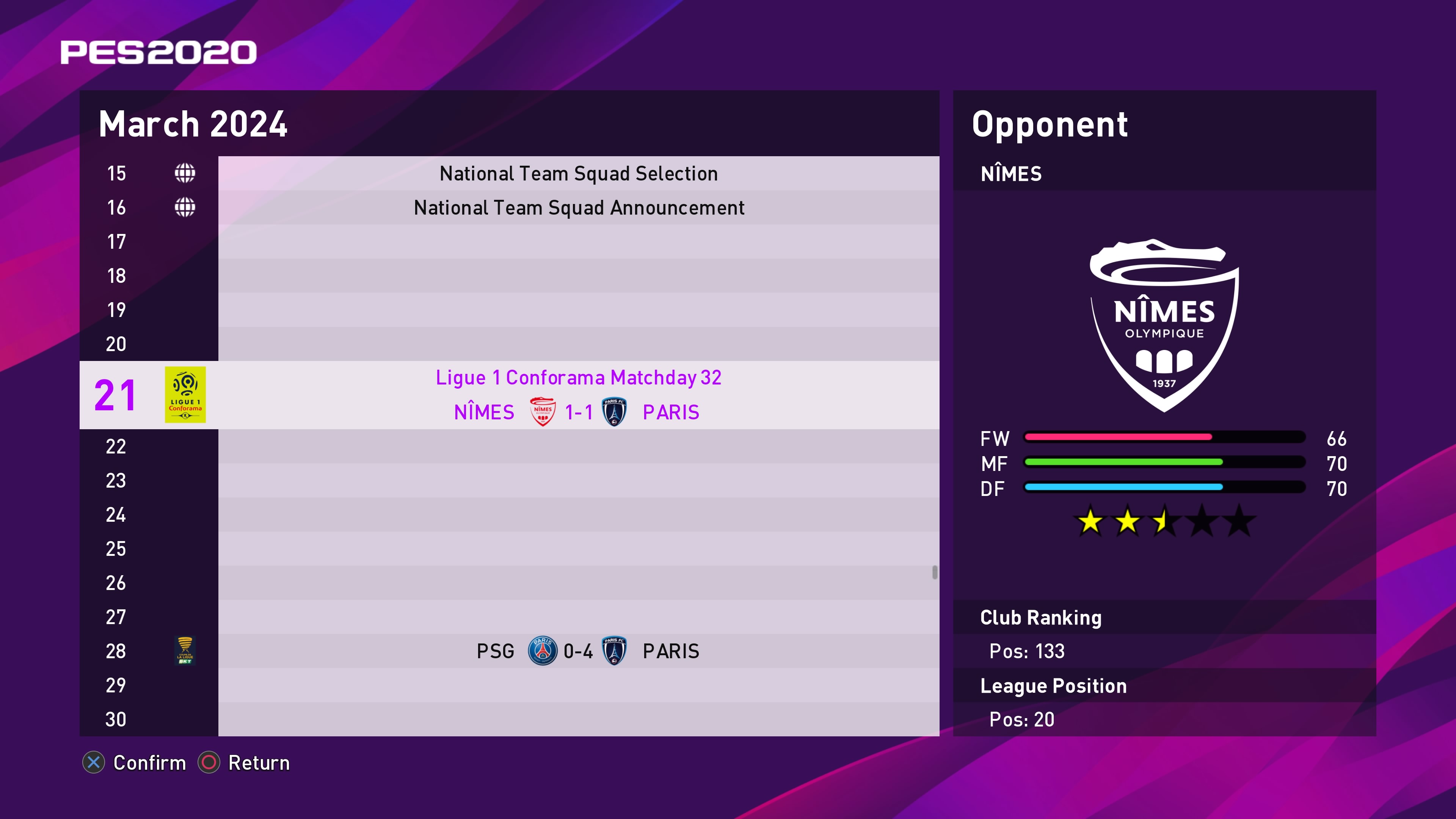Open the National Team Squad Announcement entry
The width and height of the screenshot is (1456, 819).
[578, 207]
